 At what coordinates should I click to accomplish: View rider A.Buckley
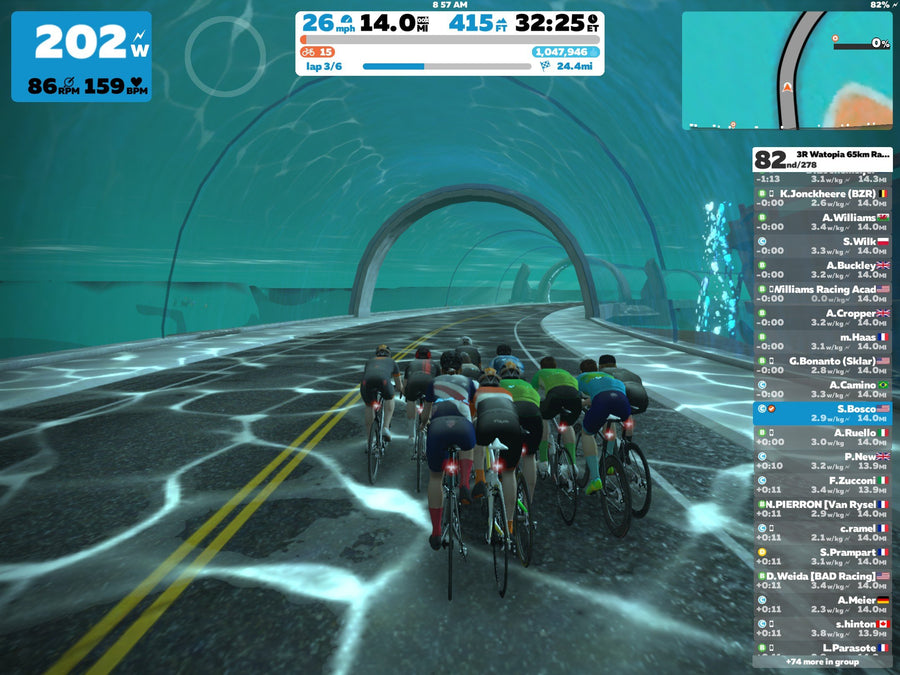[x=822, y=269]
